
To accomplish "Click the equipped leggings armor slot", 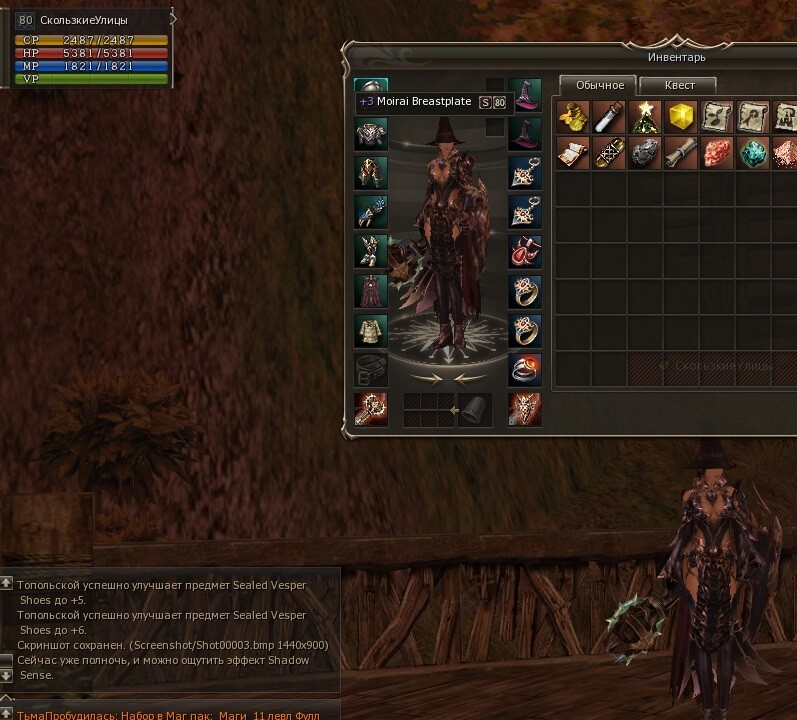I will [371, 173].
